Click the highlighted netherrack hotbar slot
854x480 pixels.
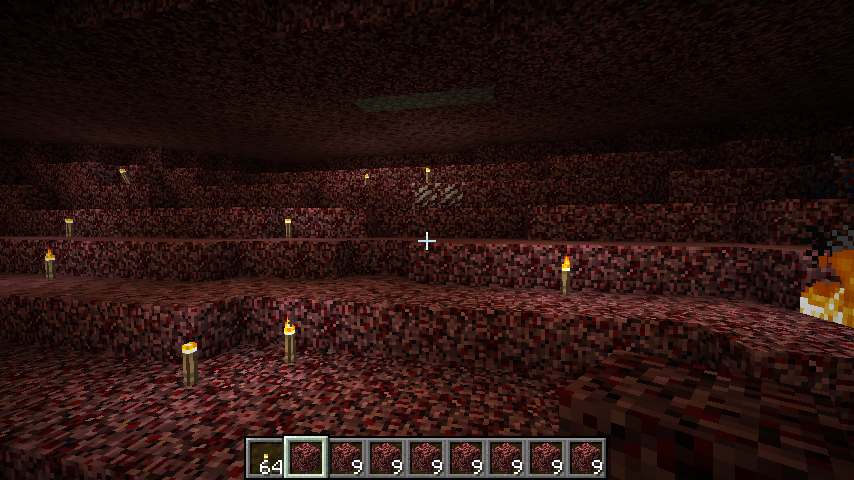[x=306, y=458]
